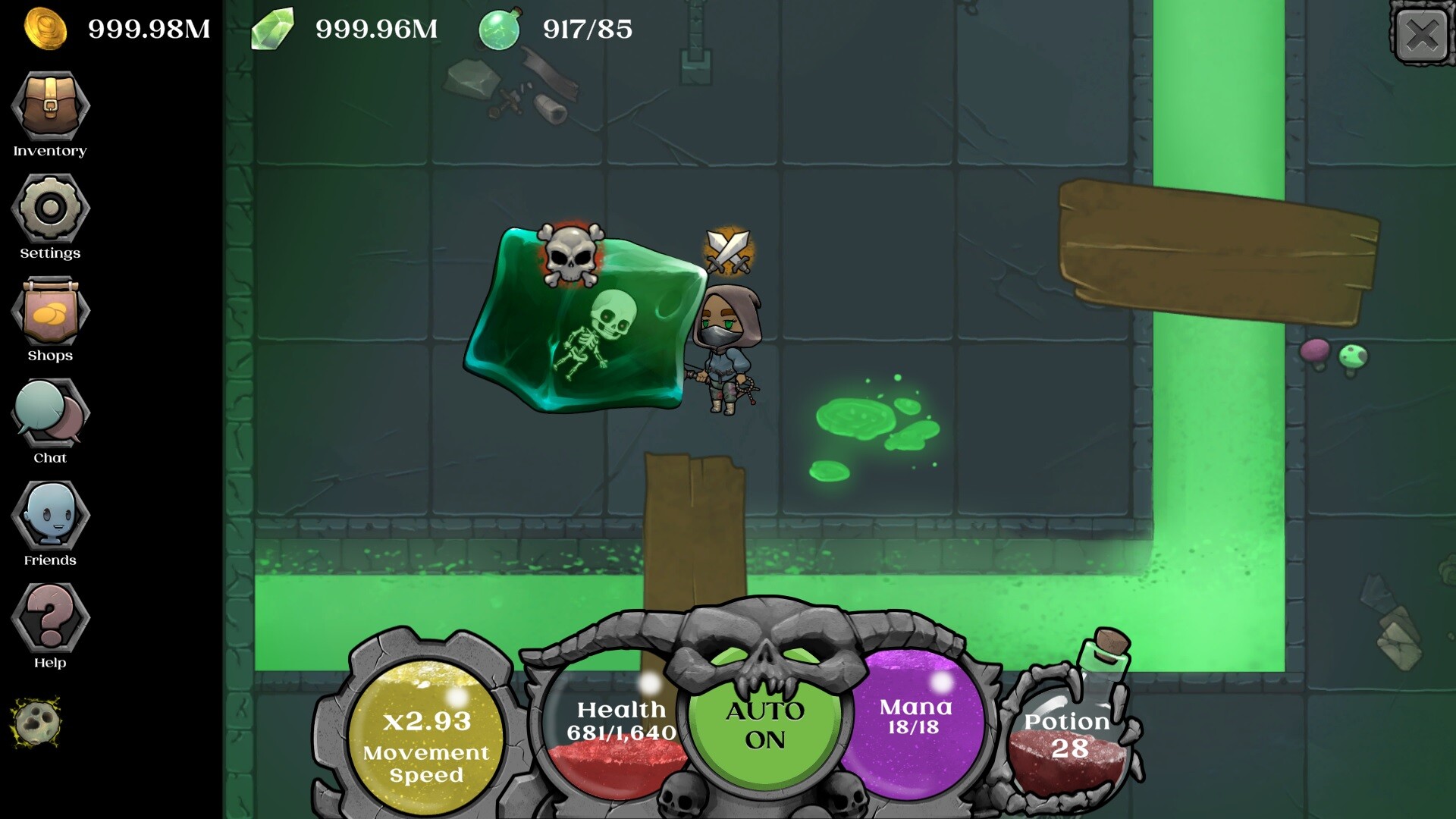Select the hooded player character
This screenshot has width=1456, height=819.
[725, 349]
